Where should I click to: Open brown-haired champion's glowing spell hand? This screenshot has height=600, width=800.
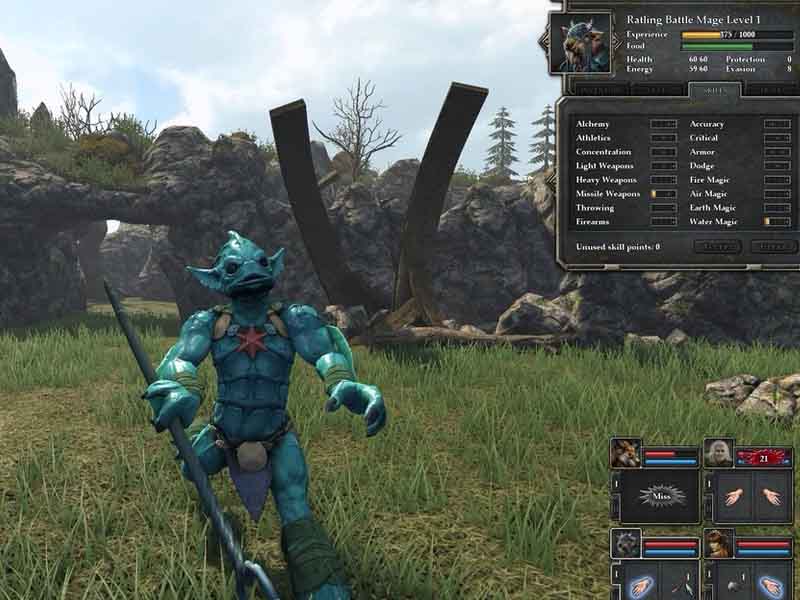pyautogui.click(x=771, y=585)
